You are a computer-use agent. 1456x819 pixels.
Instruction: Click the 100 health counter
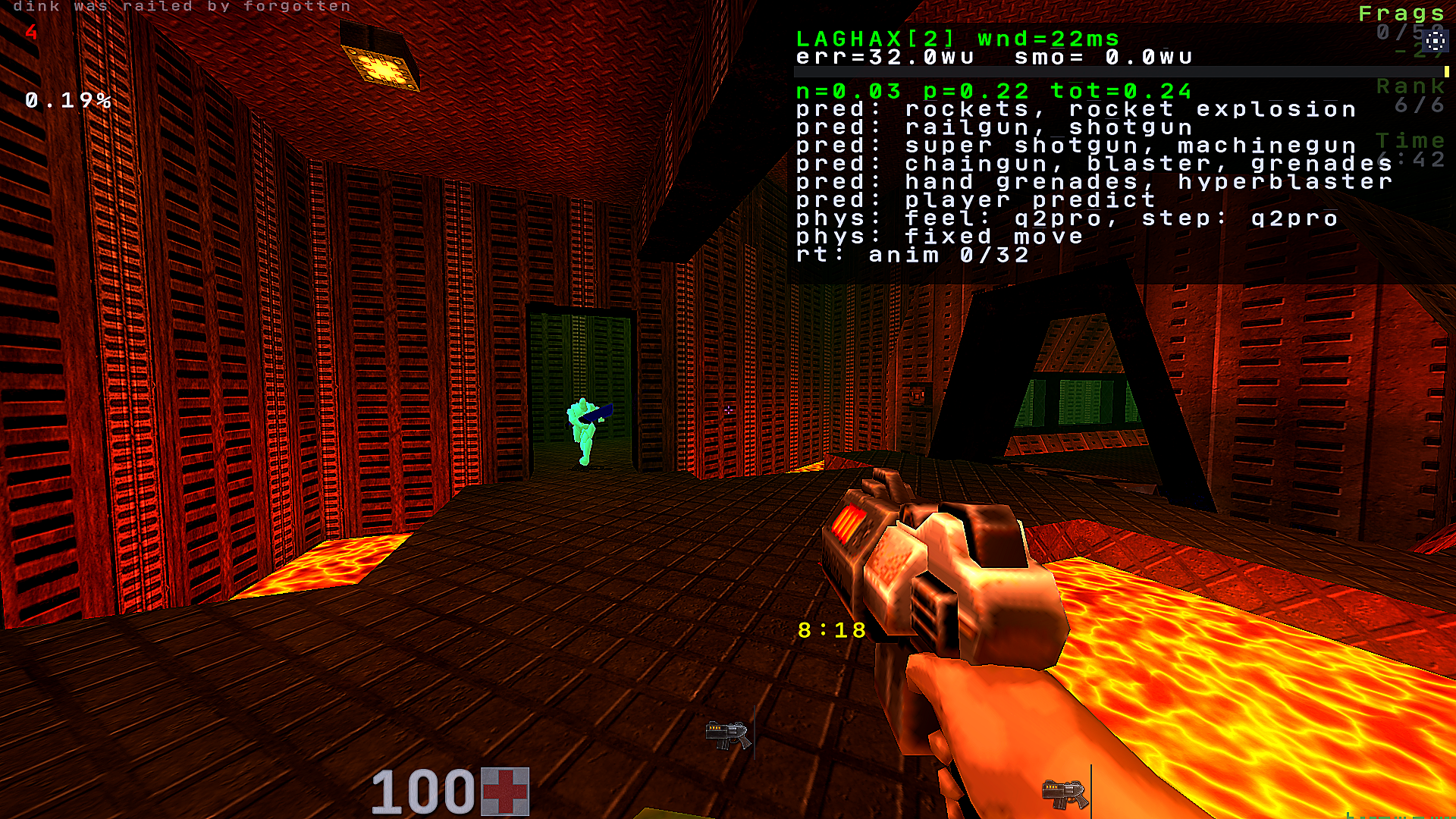click(422, 791)
